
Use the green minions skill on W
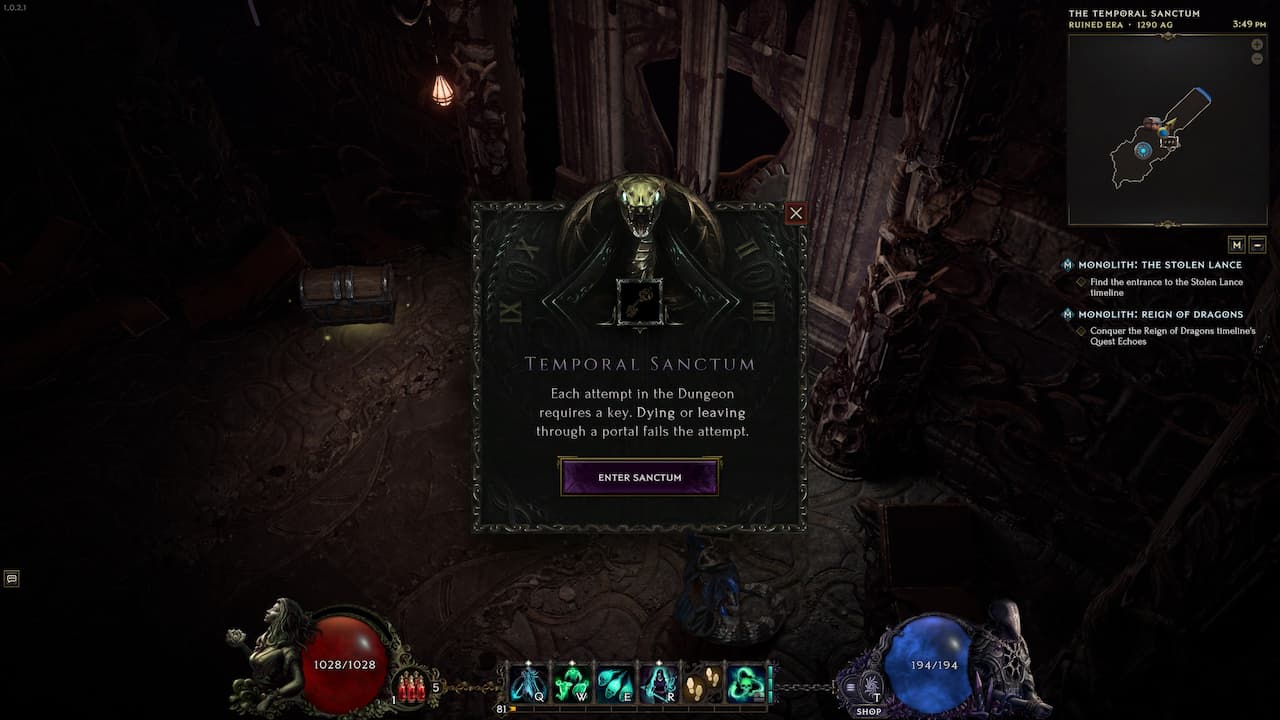tap(572, 684)
